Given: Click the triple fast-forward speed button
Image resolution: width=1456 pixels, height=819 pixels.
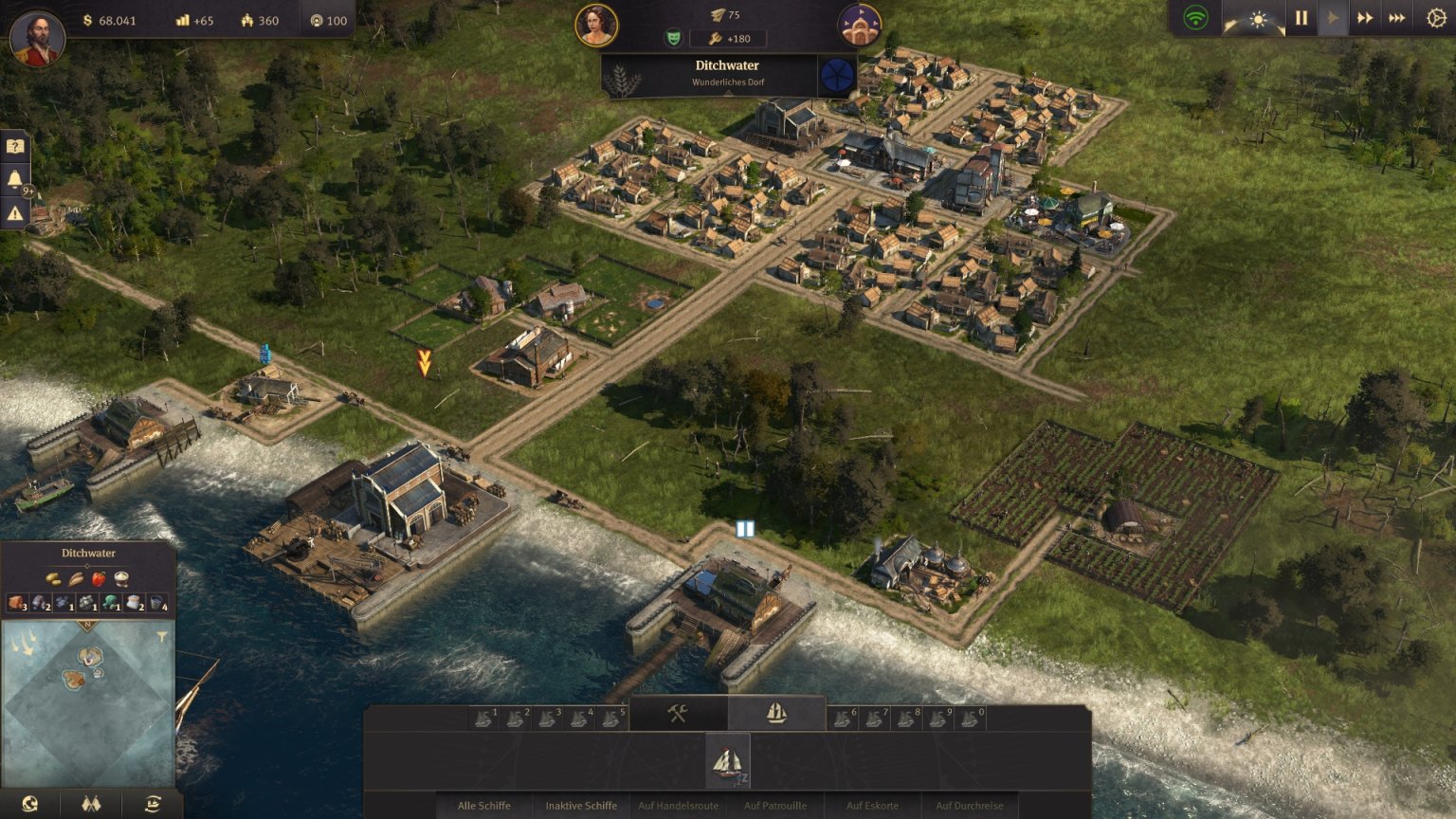Looking at the screenshot, I should pyautogui.click(x=1397, y=16).
